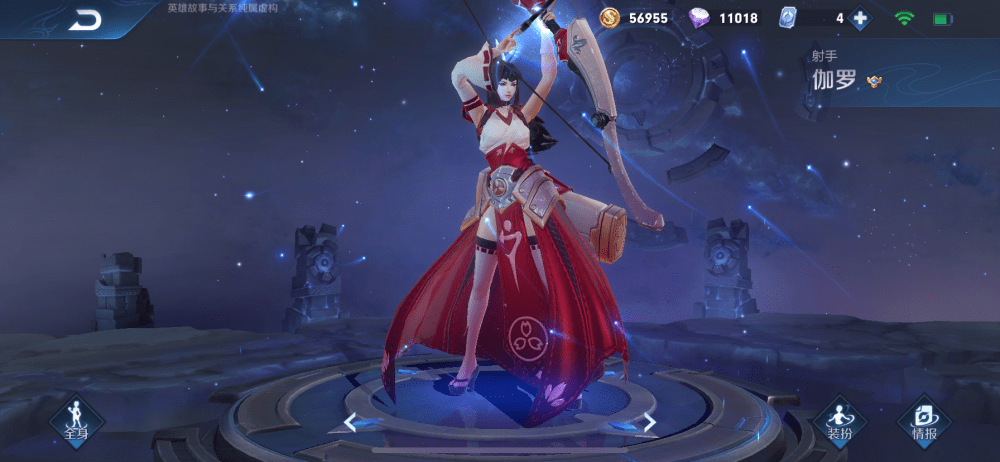The height and width of the screenshot is (462, 1000).
Task: Click the gold coin currency icon
Action: pyautogui.click(x=610, y=18)
